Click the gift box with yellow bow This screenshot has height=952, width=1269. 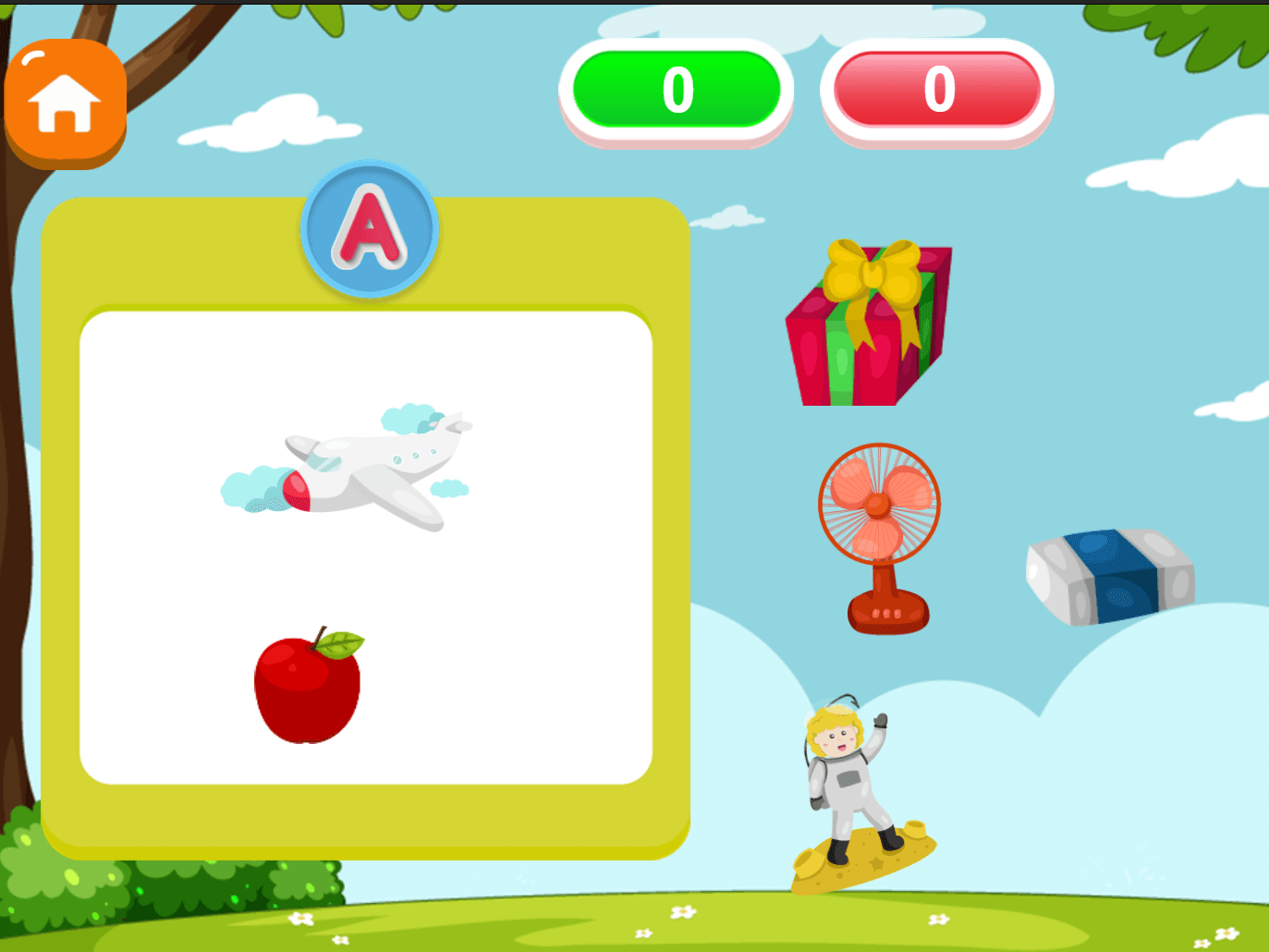click(867, 323)
